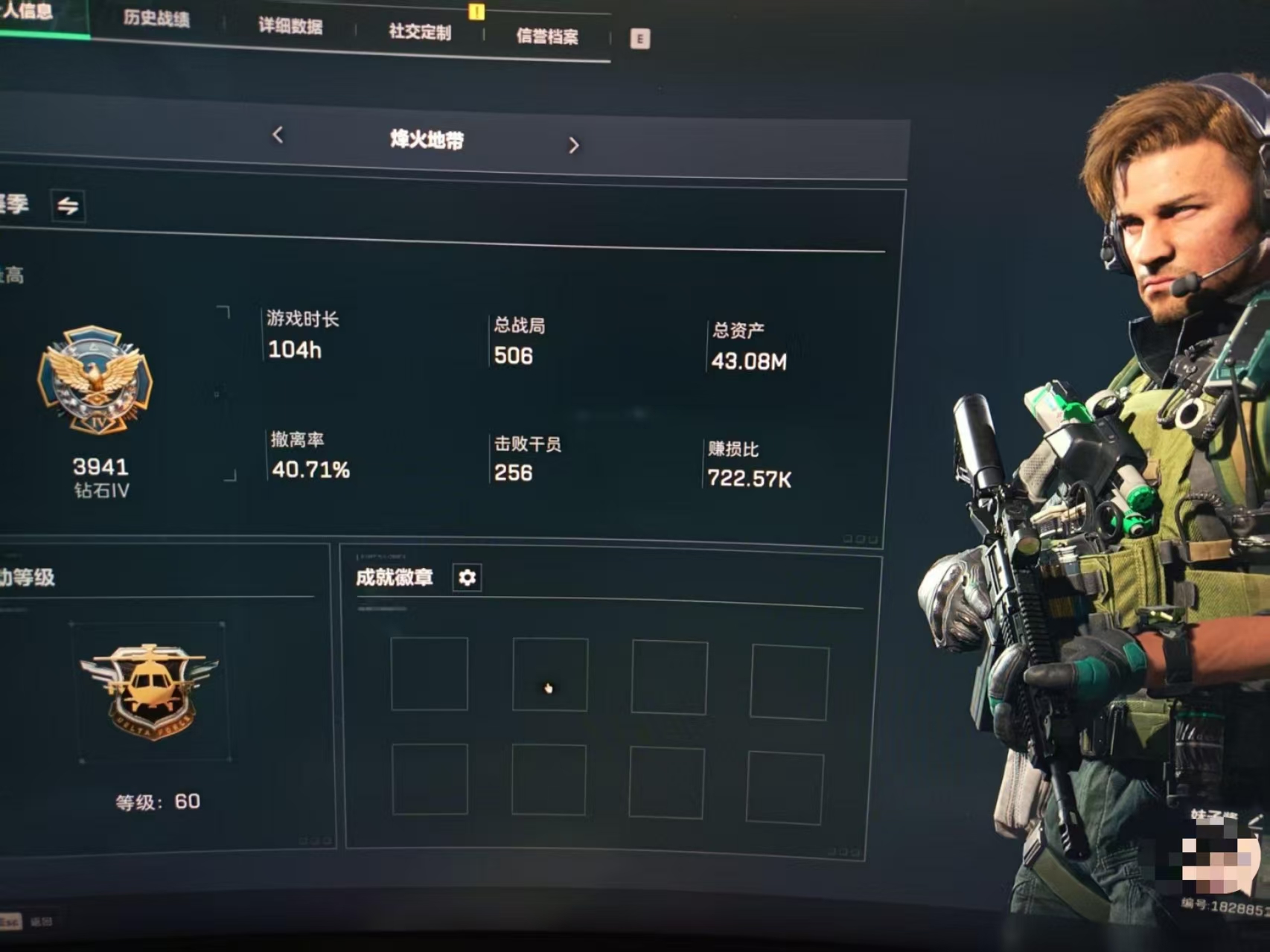The height and width of the screenshot is (952, 1270).
Task: Switch to the 历史战绩 tab
Action: (156, 18)
